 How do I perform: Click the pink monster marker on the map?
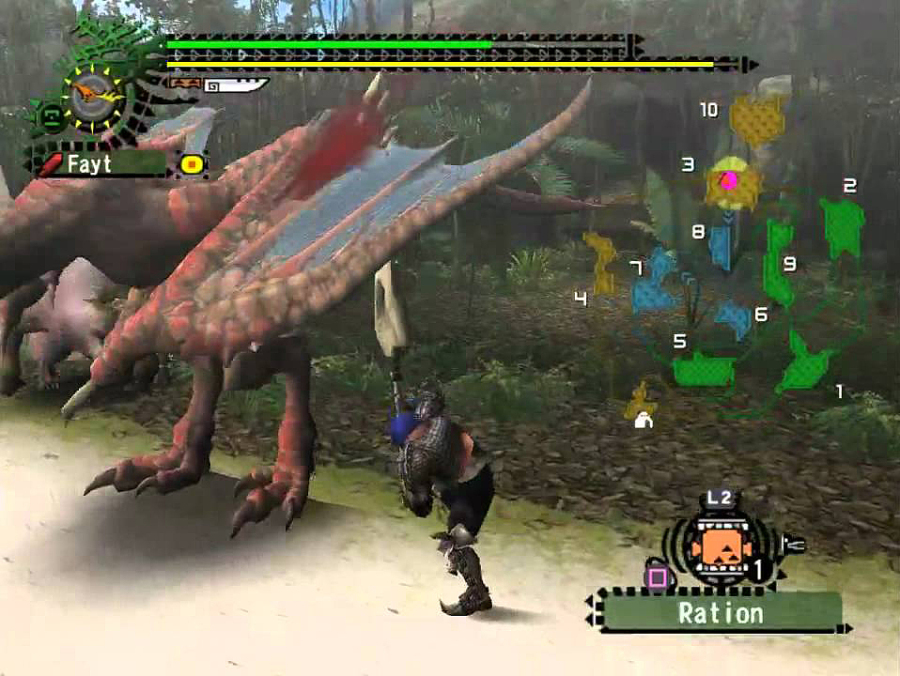730,180
